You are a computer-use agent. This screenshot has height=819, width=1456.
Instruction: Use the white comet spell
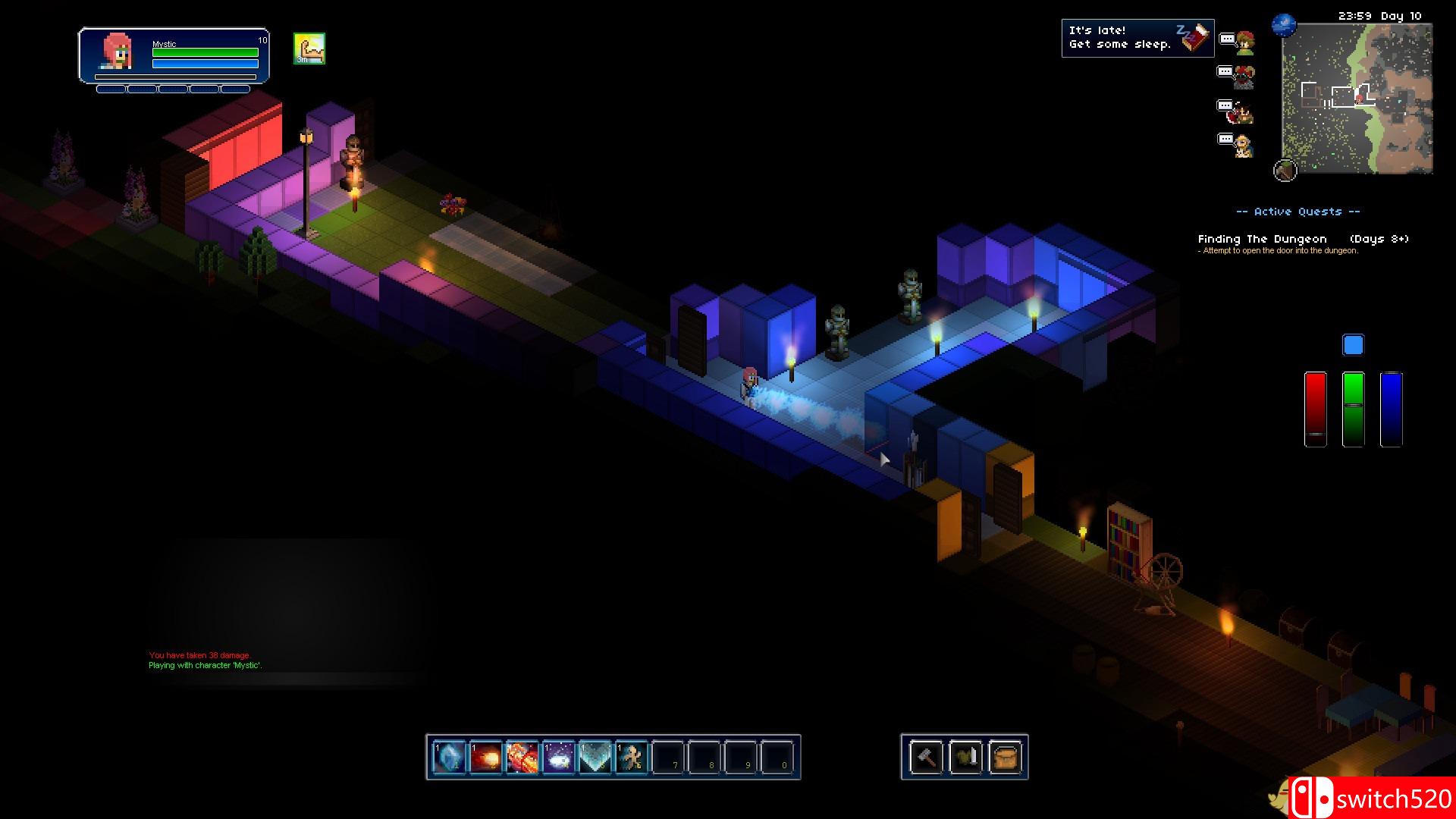(558, 757)
